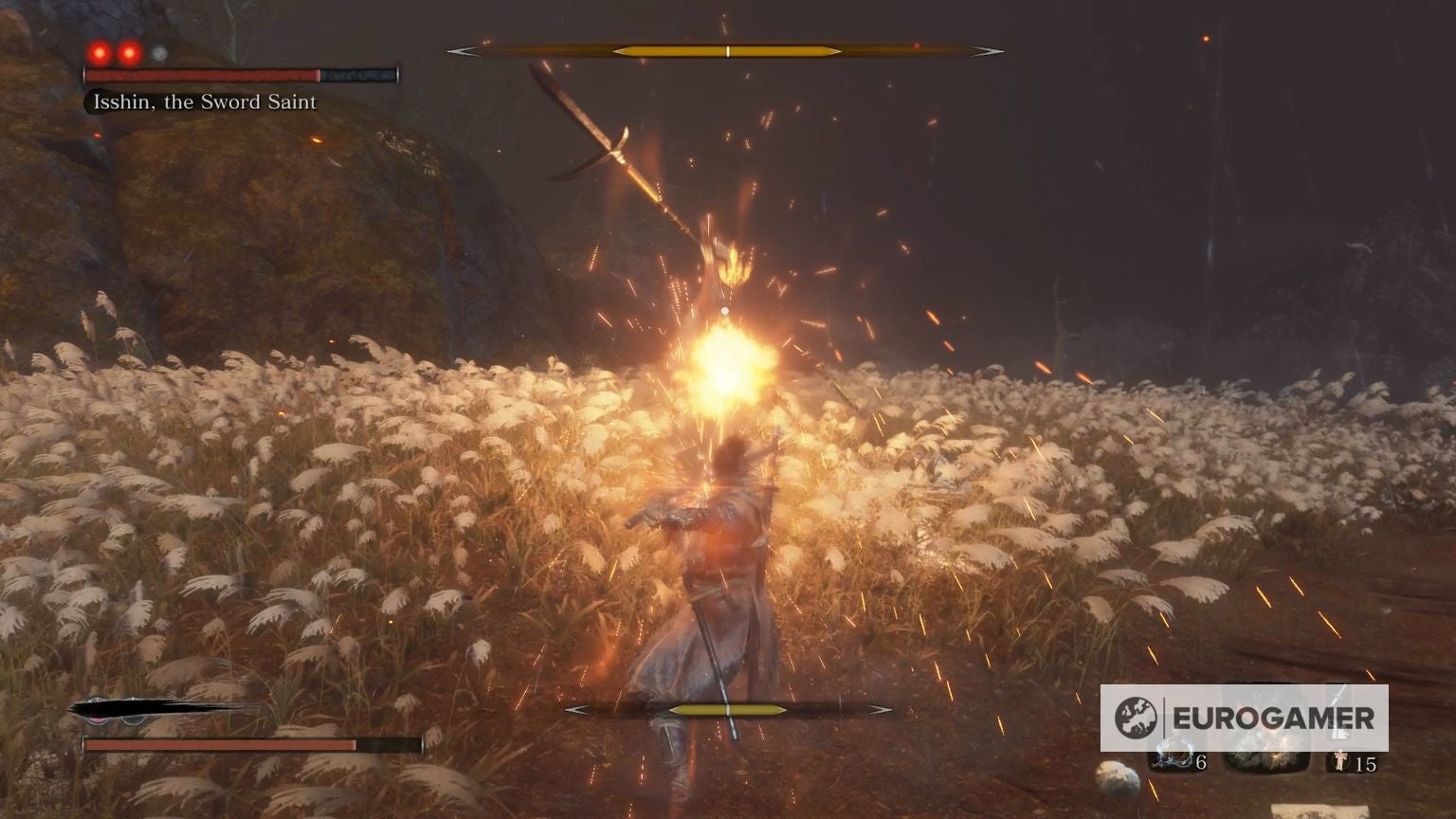Click the Eurogamer globe icon
This screenshot has width=1456, height=819.
[x=1136, y=716]
